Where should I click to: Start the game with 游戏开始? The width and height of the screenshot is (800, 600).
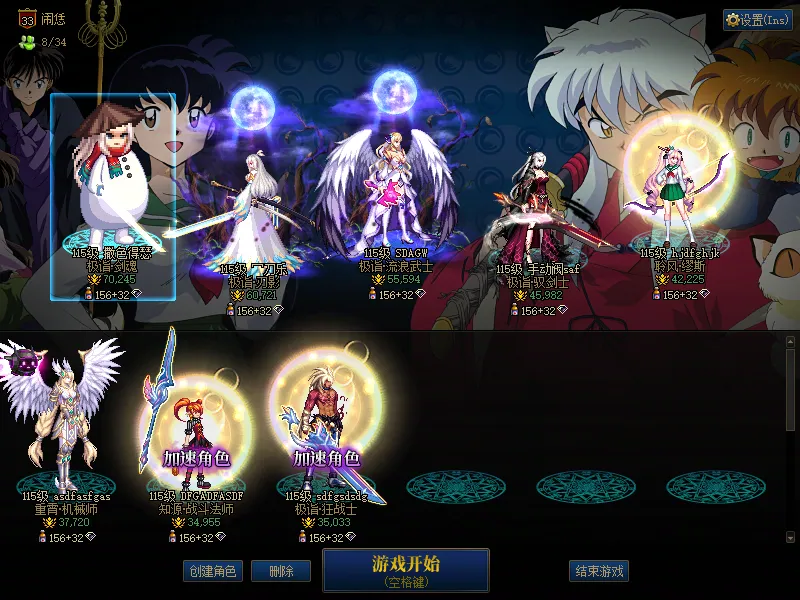[406, 569]
